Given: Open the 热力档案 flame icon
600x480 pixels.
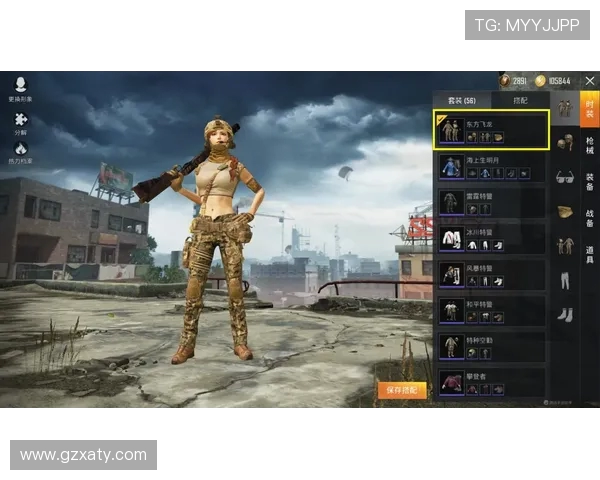Looking at the screenshot, I should tap(20, 152).
